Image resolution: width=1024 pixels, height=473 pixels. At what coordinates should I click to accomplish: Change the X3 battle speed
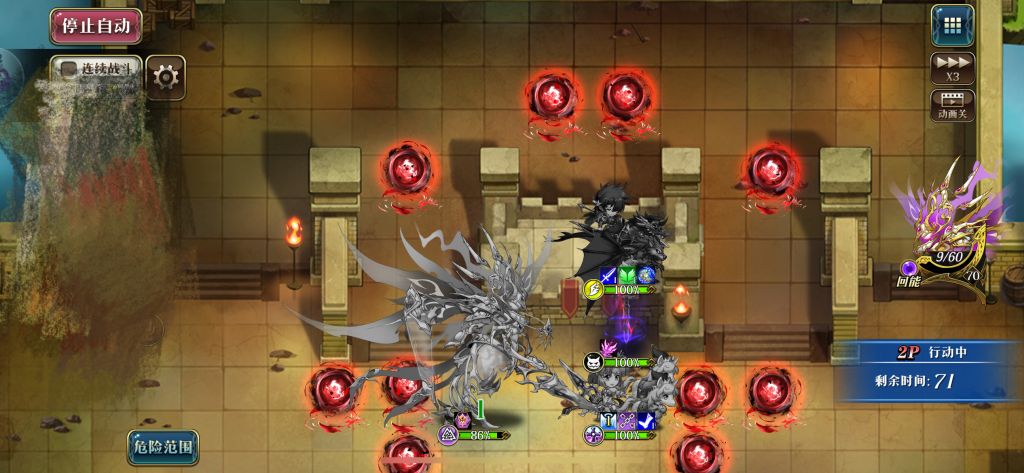[x=952, y=67]
